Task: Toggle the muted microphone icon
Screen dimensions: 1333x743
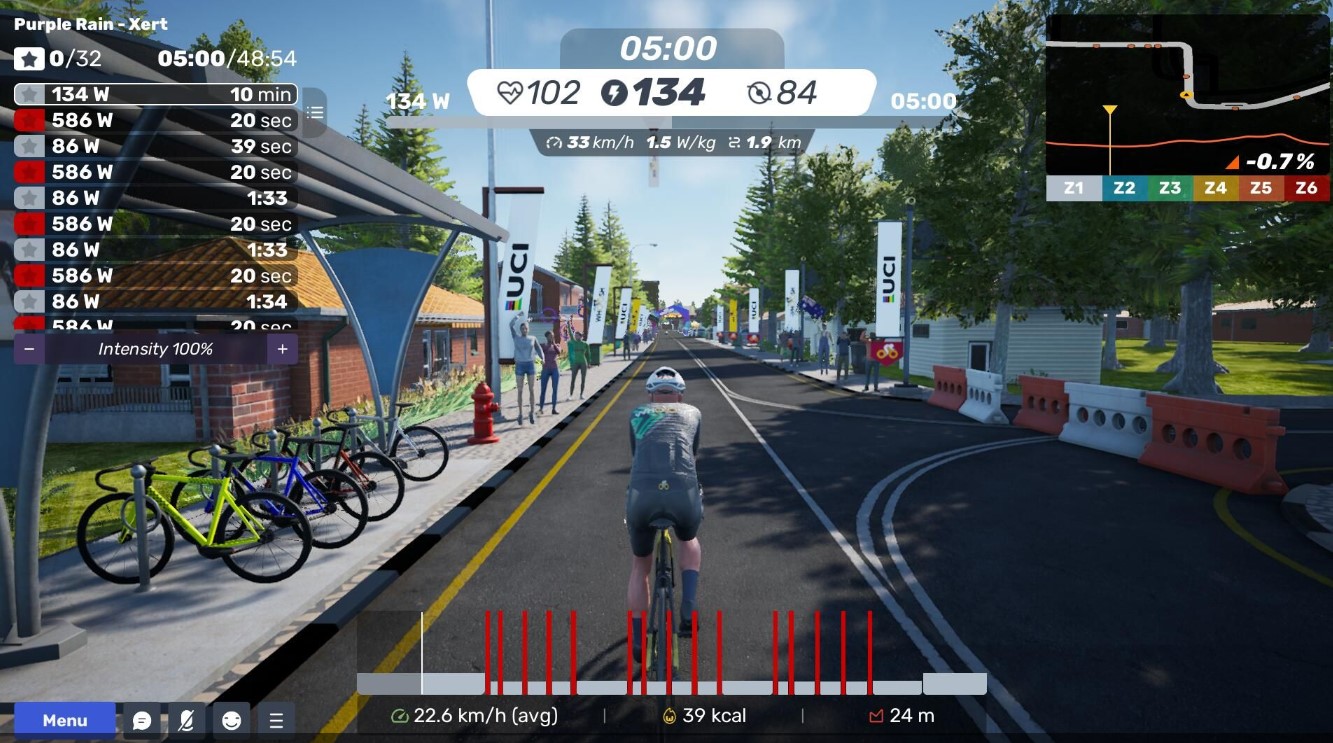Action: tap(187, 720)
